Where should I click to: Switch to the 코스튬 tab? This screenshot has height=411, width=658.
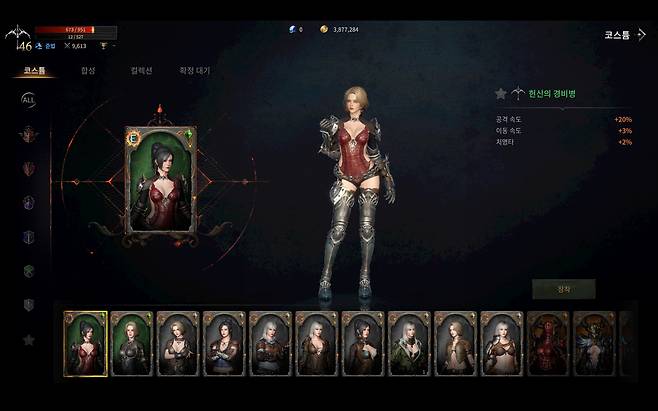[34, 71]
